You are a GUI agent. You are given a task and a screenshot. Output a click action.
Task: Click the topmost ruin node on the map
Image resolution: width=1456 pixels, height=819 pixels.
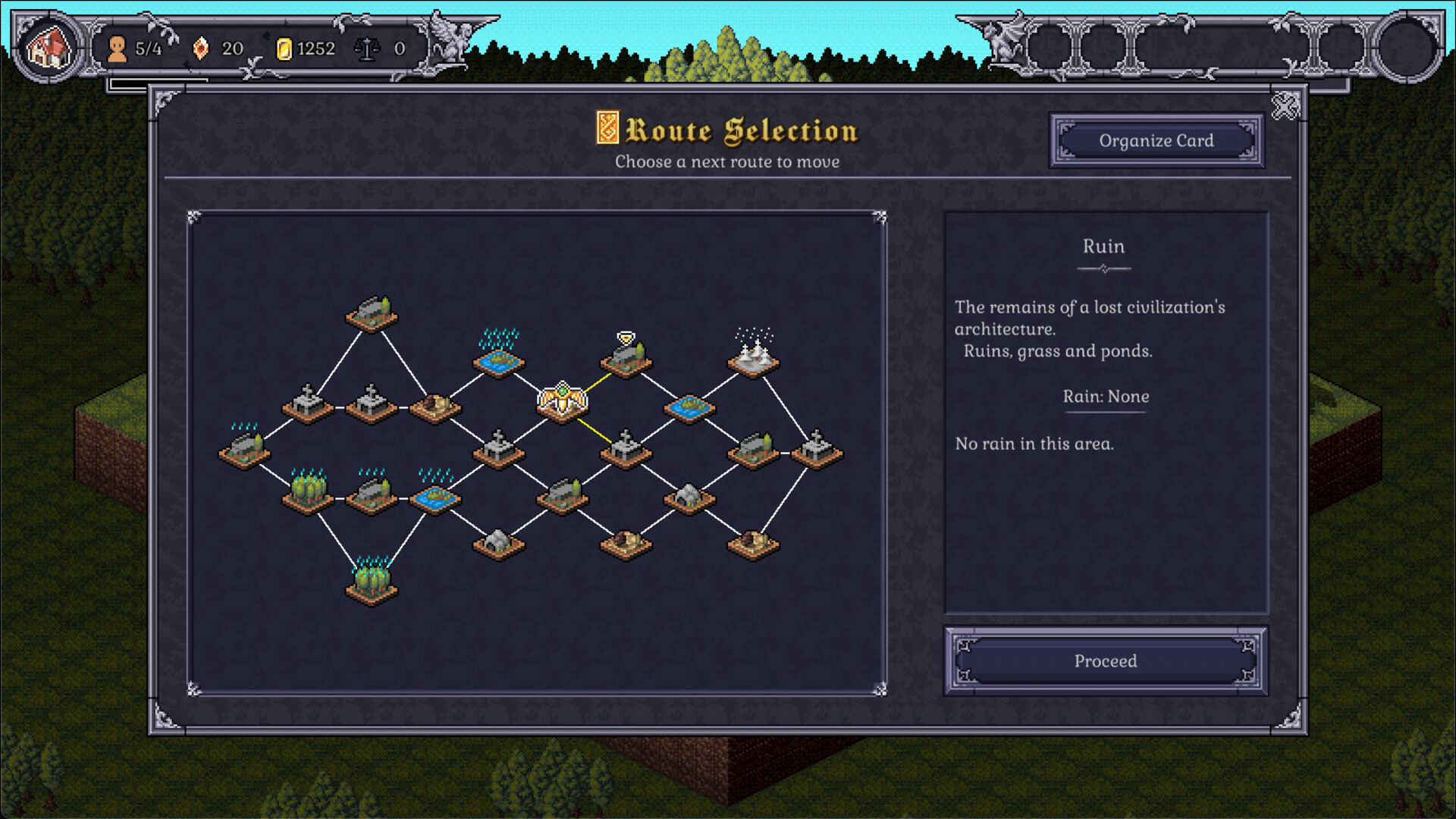pyautogui.click(x=372, y=315)
